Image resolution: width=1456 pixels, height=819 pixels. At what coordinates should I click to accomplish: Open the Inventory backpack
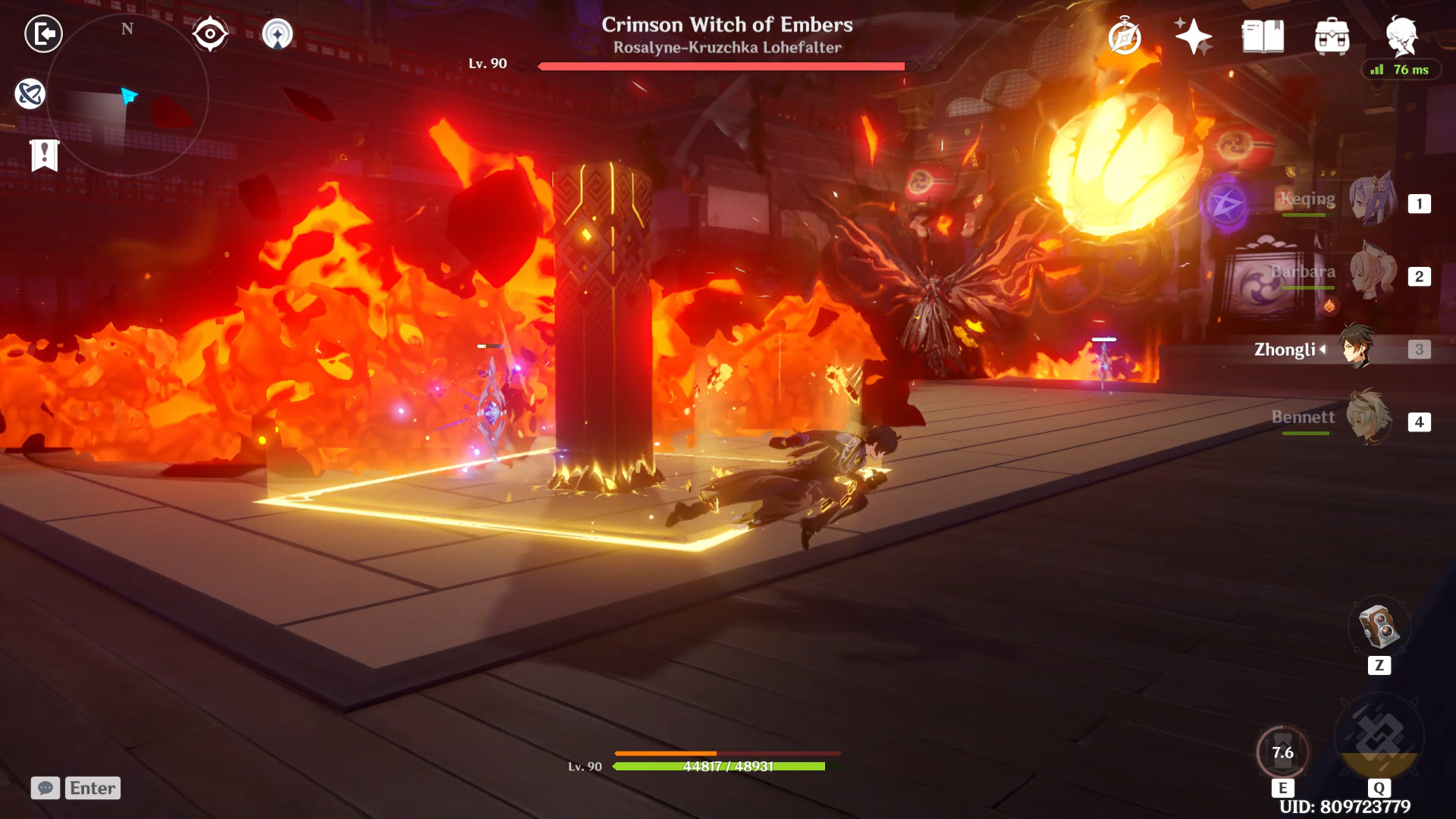(1332, 36)
